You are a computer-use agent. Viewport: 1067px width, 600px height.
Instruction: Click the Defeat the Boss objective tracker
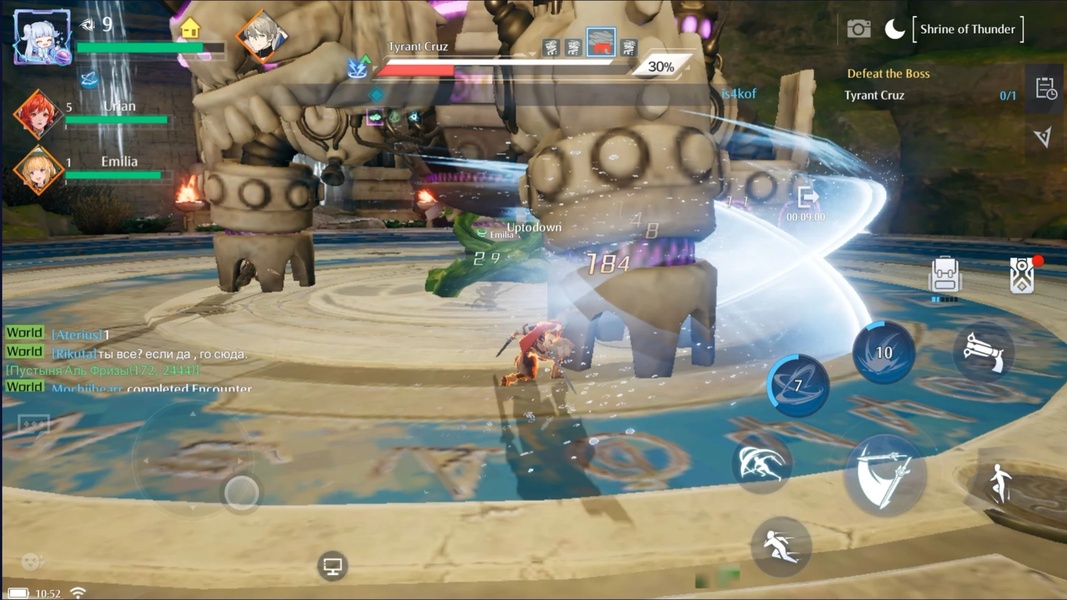888,74
